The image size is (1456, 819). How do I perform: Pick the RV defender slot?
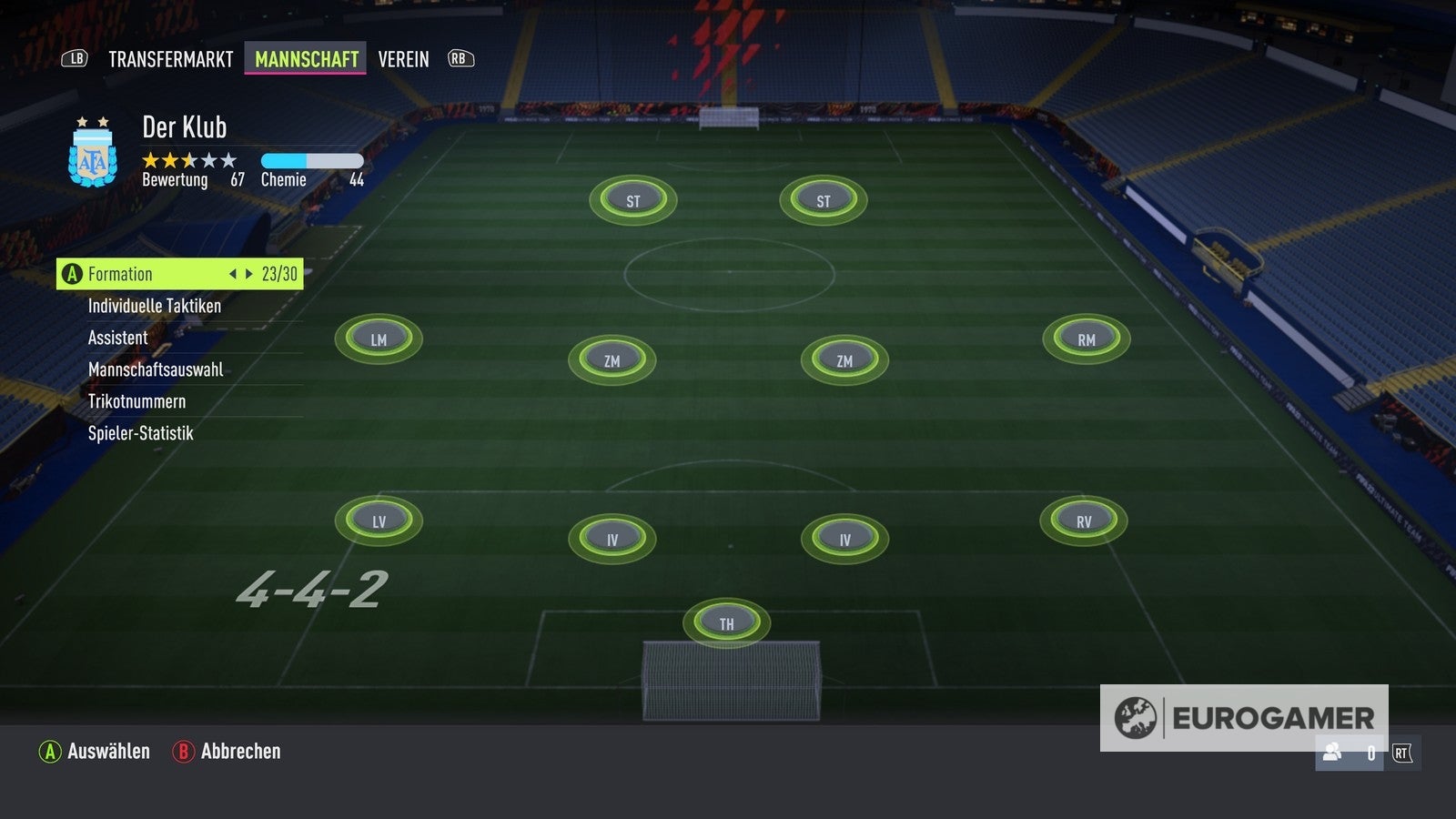(1083, 521)
